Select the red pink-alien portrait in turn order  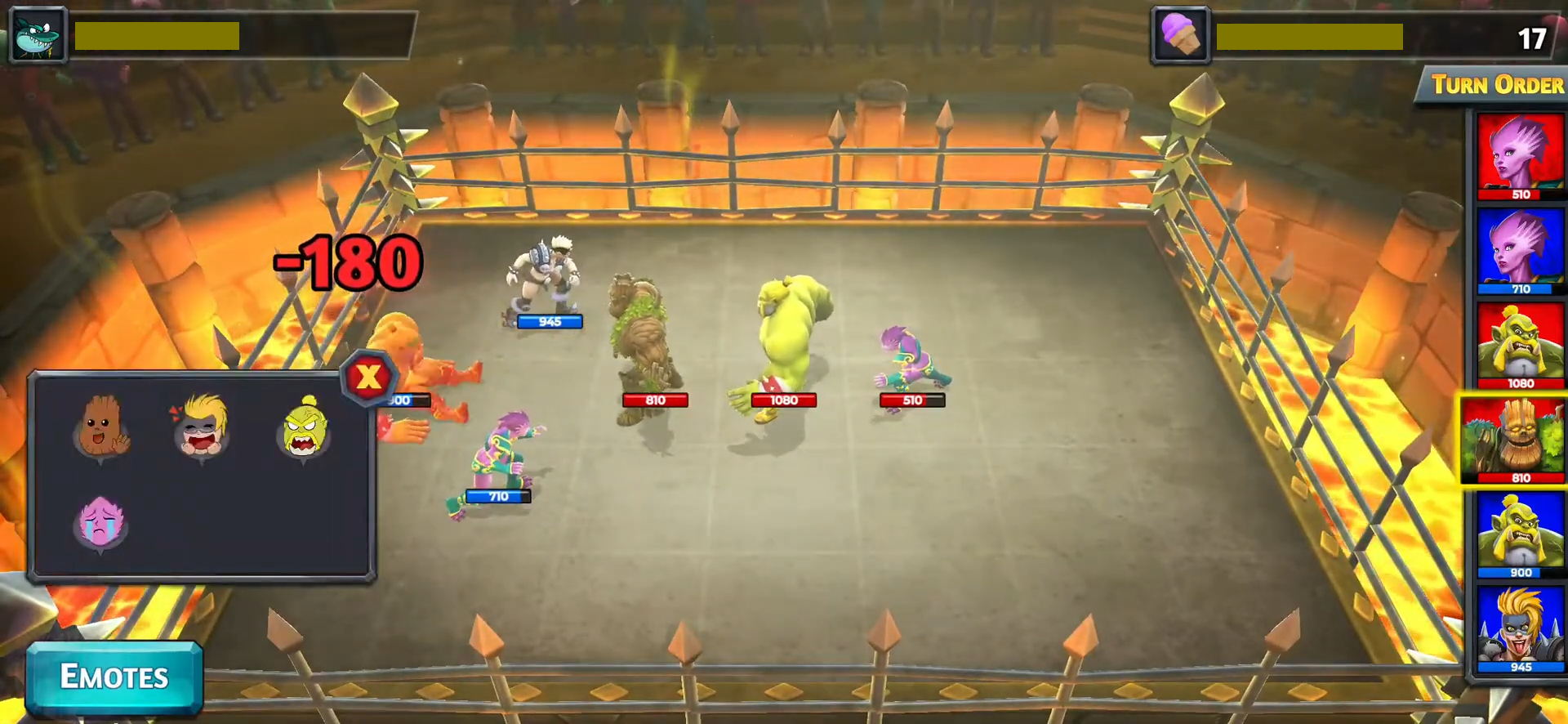pyautogui.click(x=1520, y=155)
